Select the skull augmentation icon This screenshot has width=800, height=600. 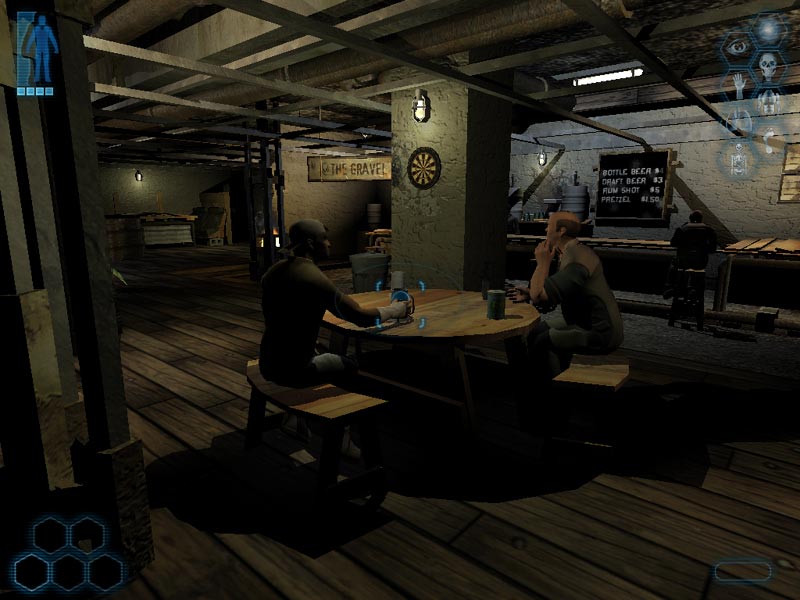(768, 66)
